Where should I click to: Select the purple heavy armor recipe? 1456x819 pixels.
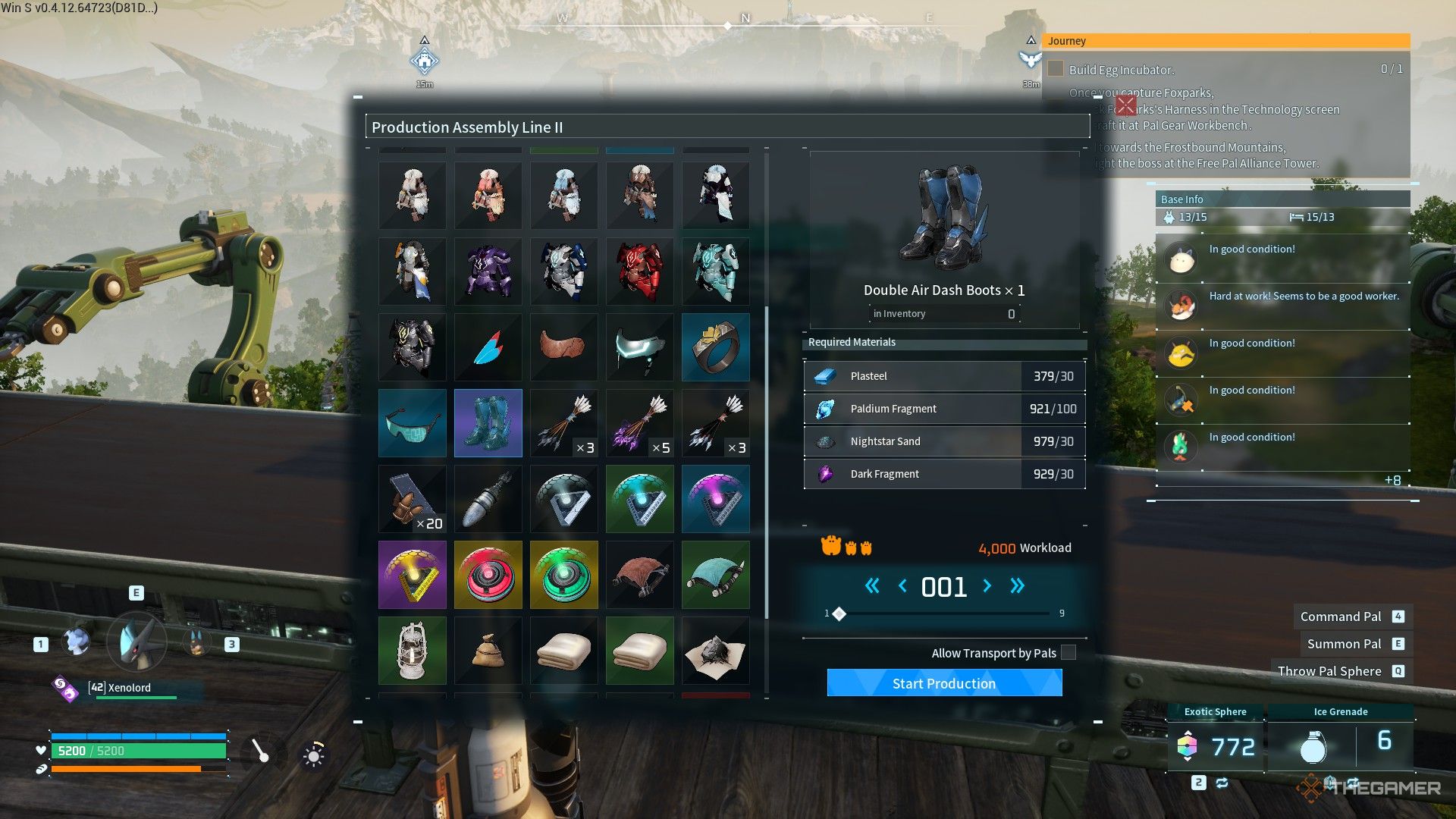click(488, 271)
